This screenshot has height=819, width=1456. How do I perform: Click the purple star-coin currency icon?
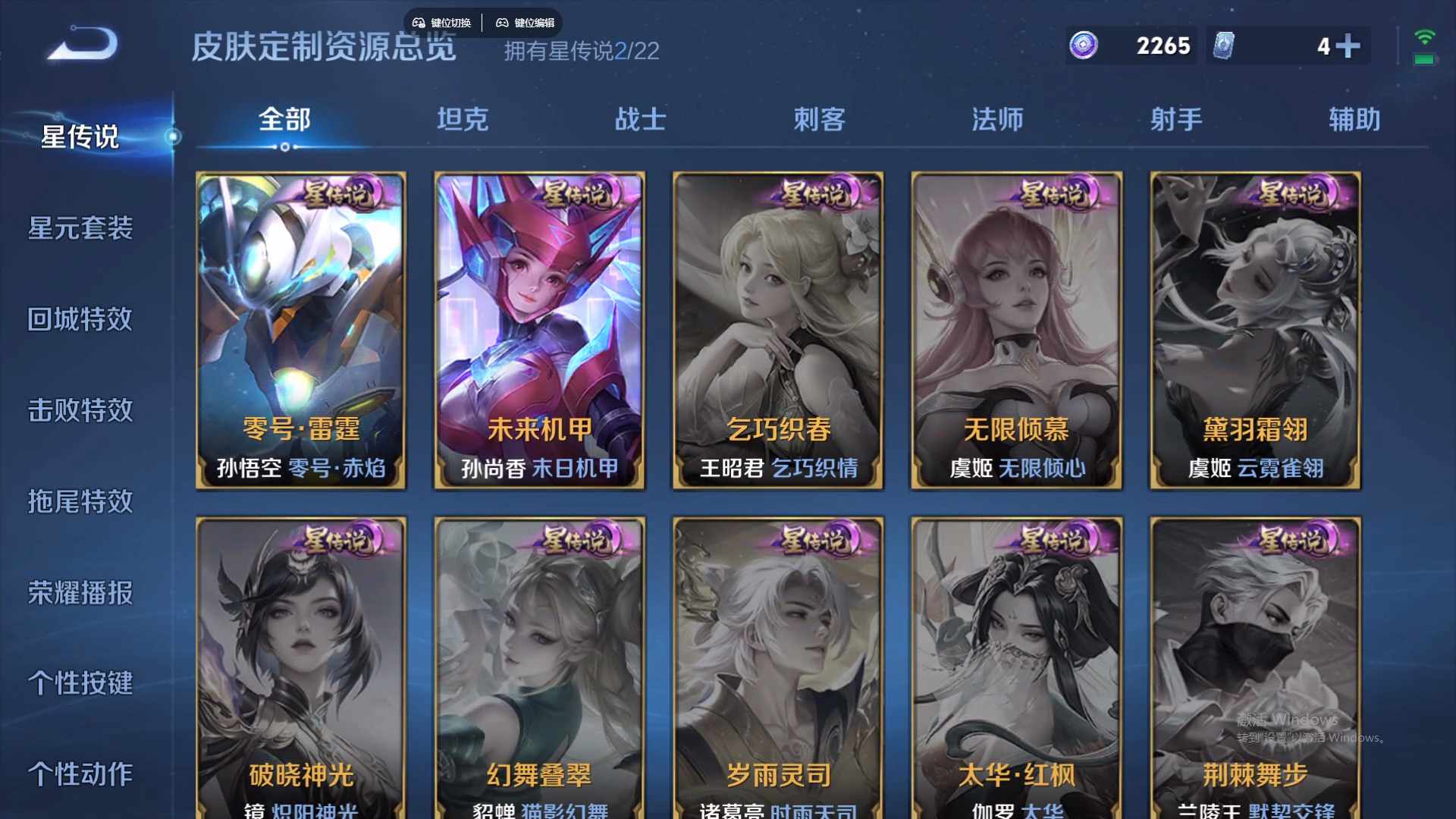1083,46
